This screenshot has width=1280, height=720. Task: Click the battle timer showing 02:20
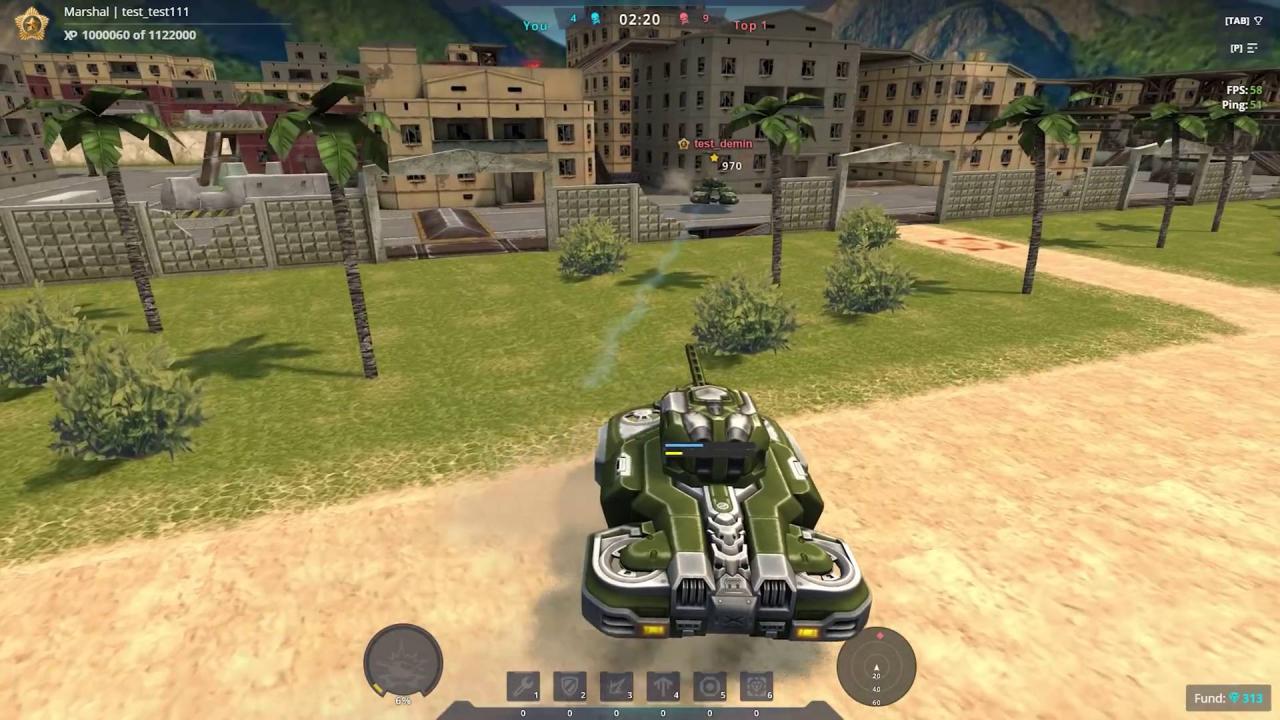[x=639, y=18]
